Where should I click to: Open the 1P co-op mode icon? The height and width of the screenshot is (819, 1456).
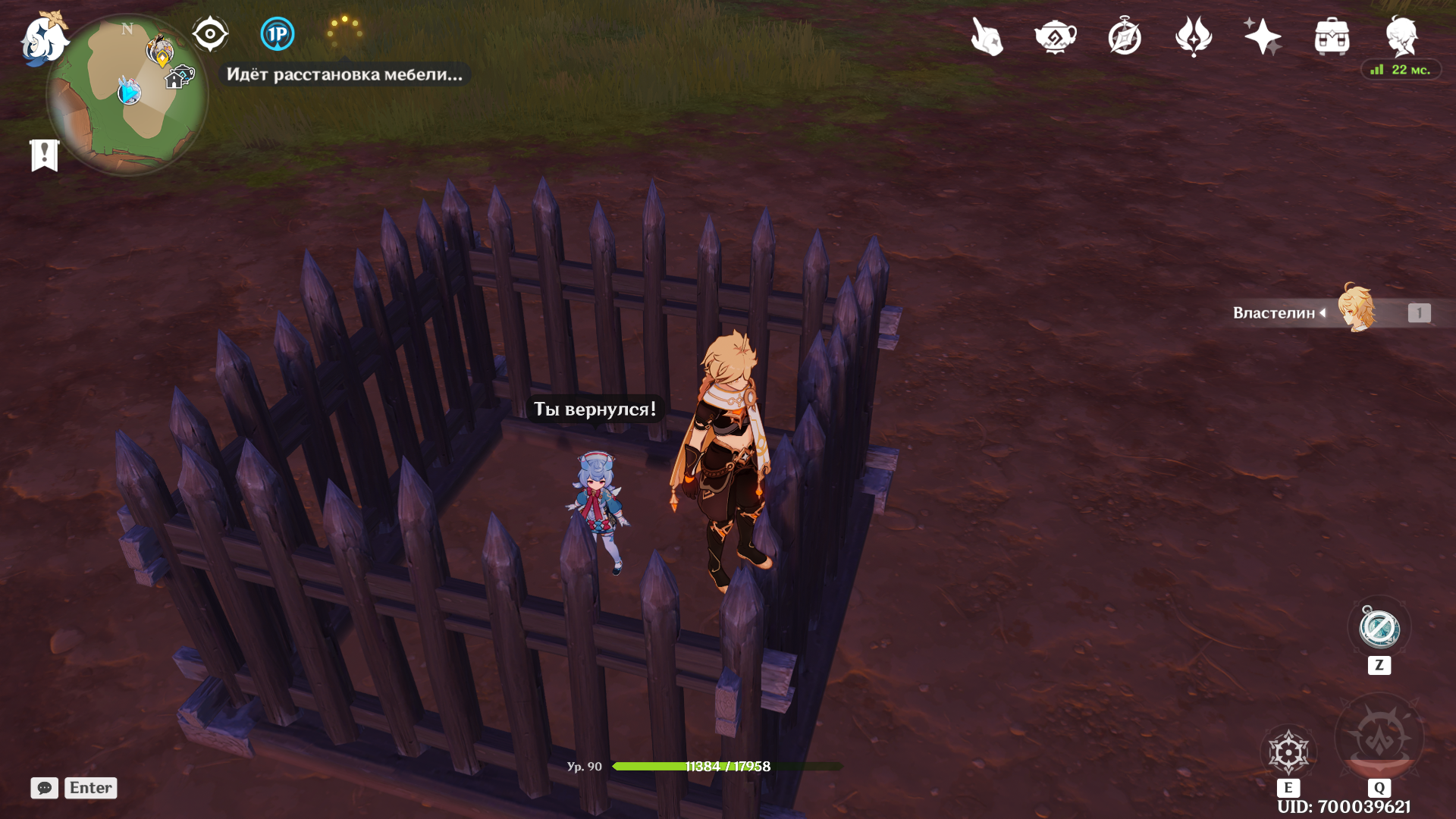coord(278,34)
